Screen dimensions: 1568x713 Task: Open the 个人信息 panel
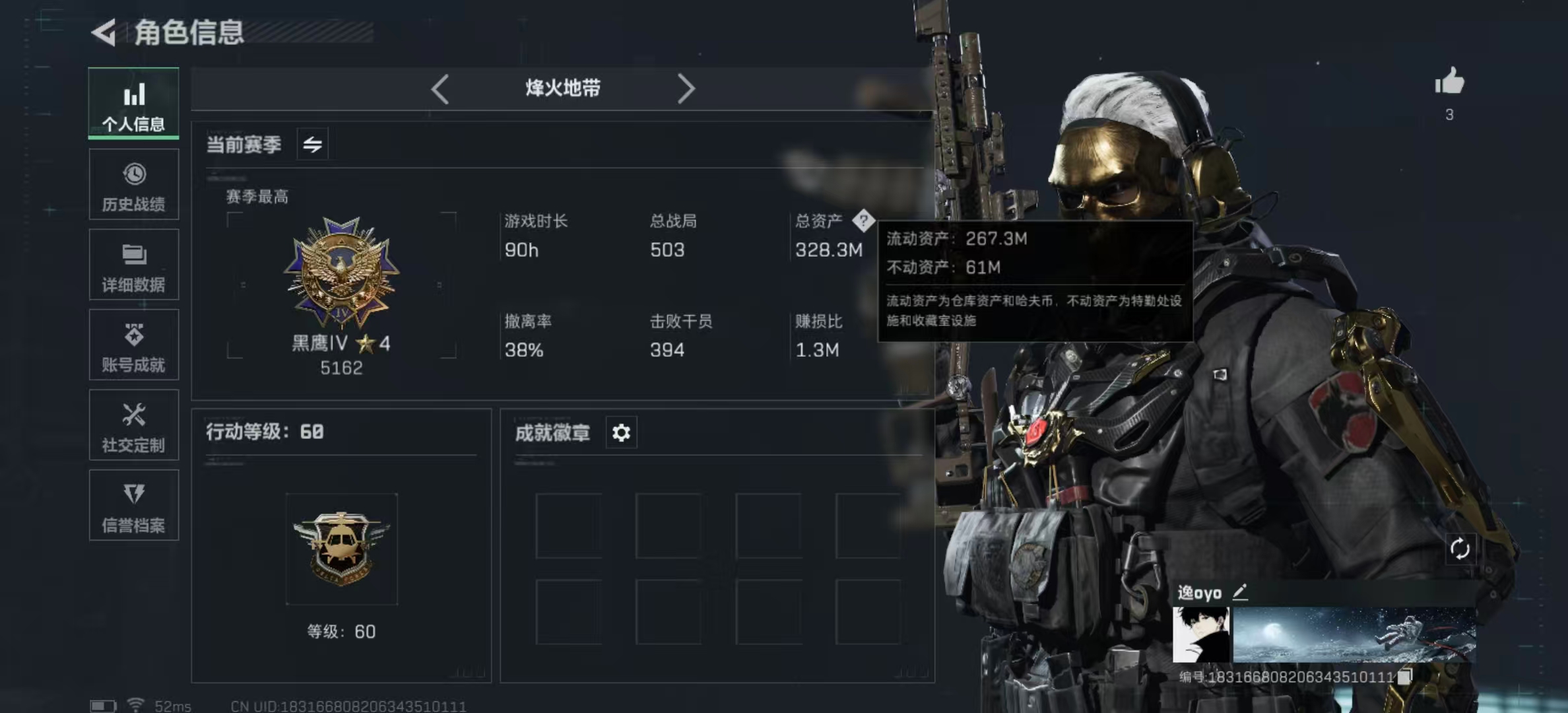(x=134, y=104)
